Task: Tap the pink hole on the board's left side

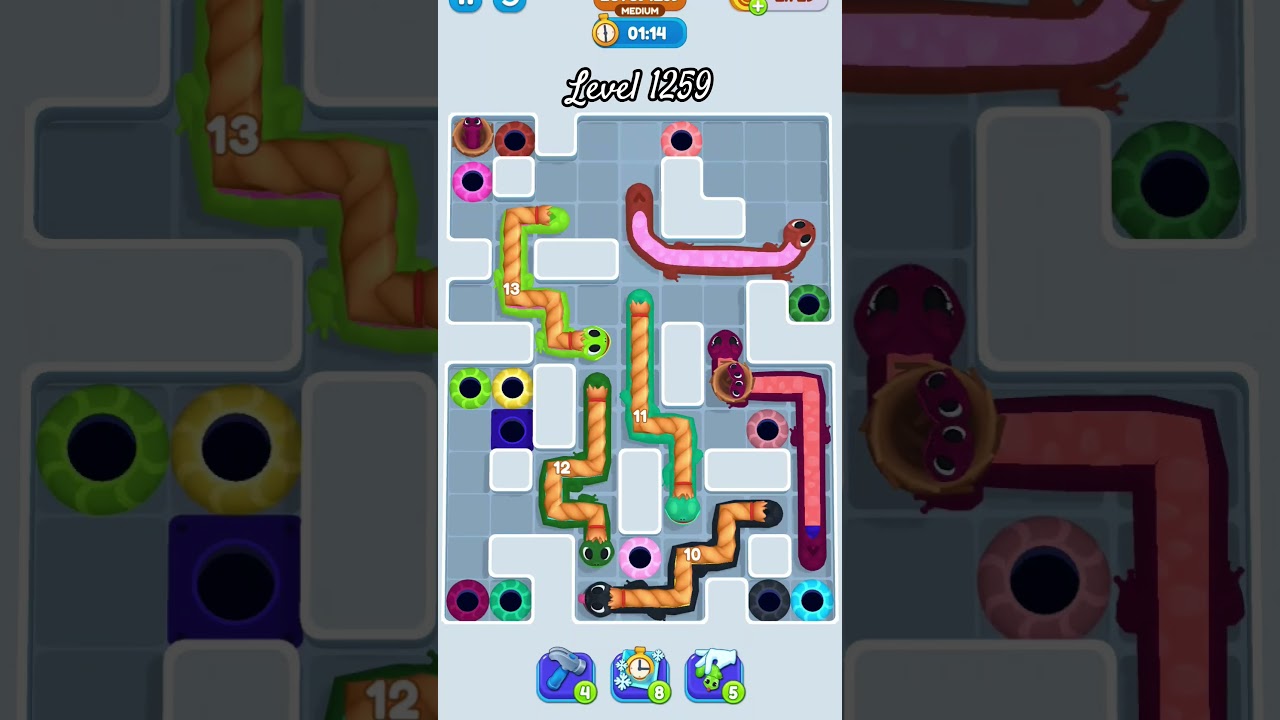Action: click(470, 180)
